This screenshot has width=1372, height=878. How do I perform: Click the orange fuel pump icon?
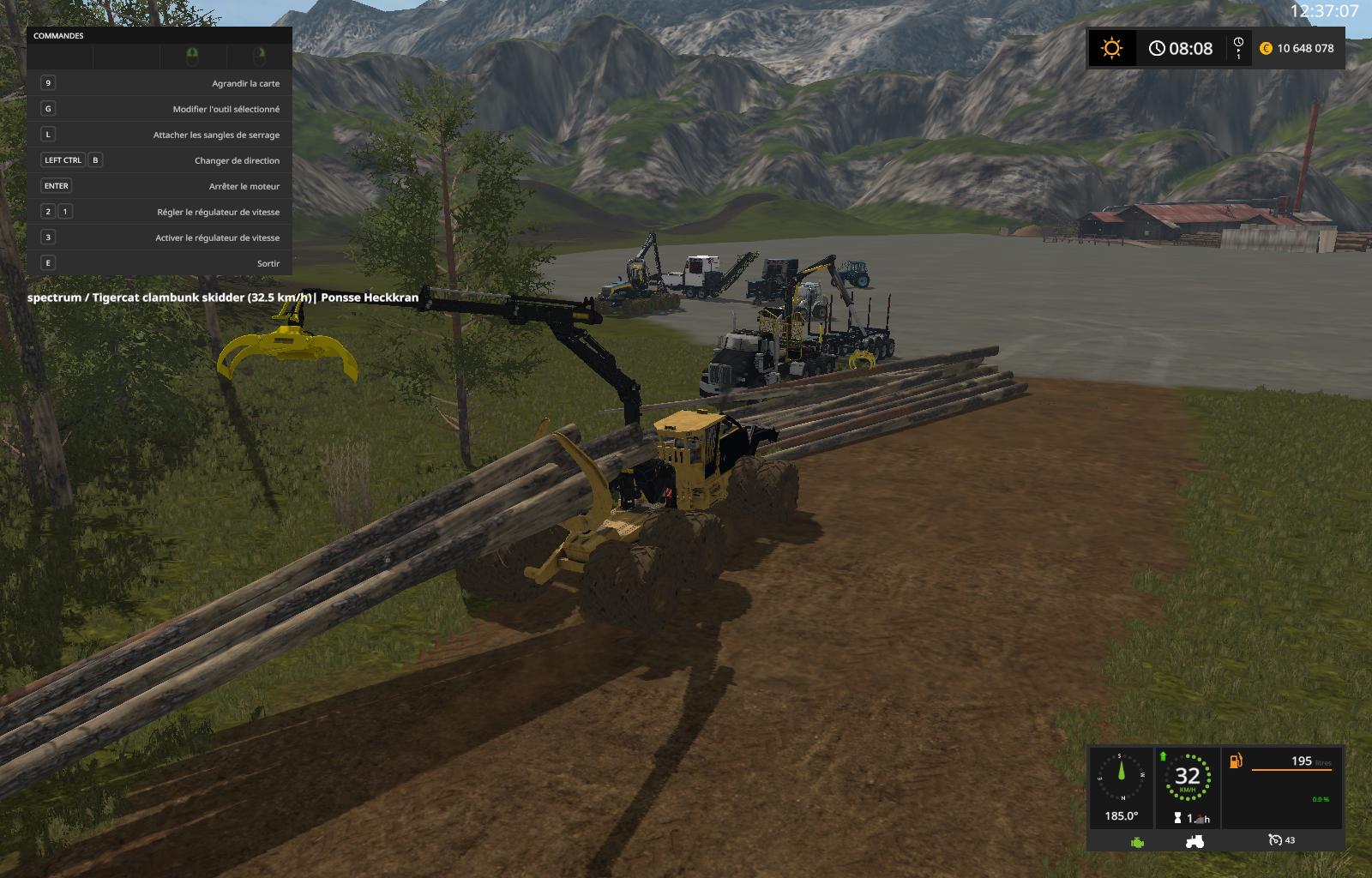coord(1236,761)
